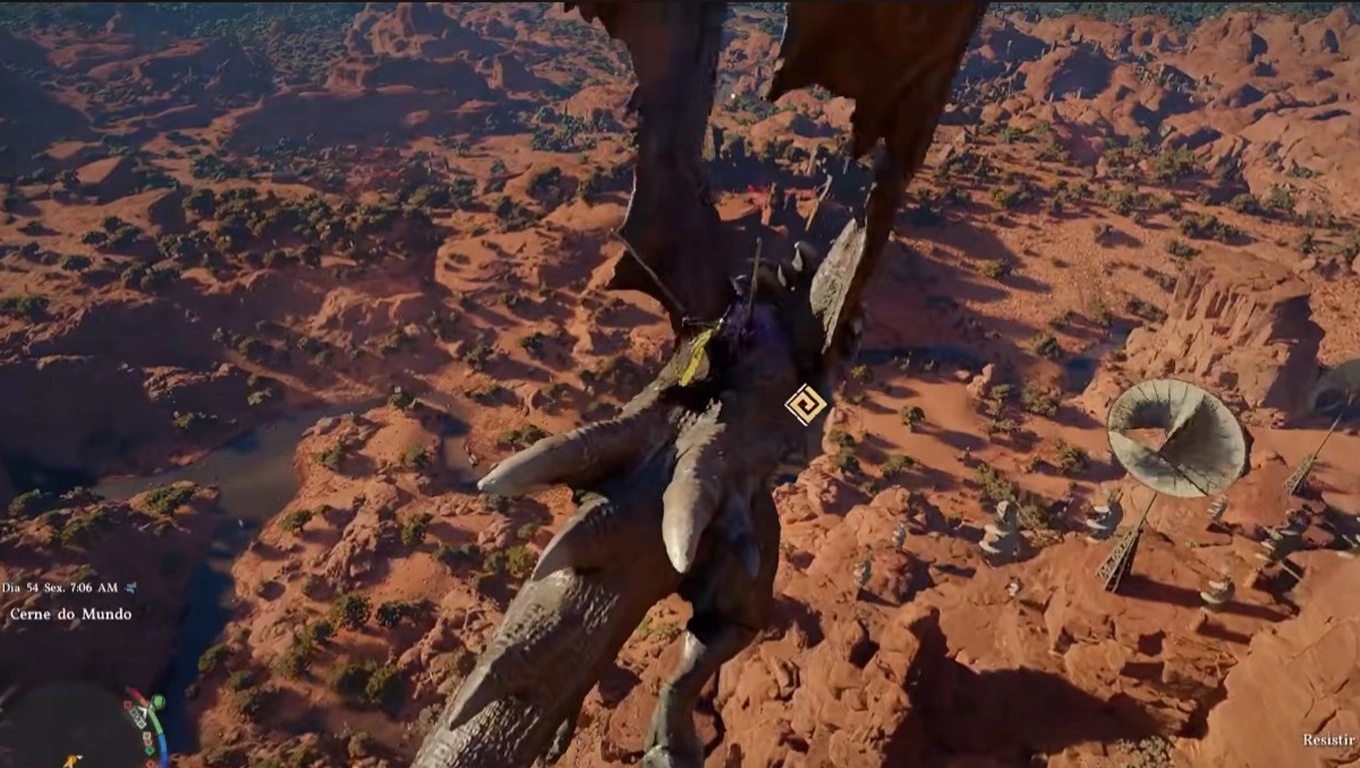The width and height of the screenshot is (1360, 768).
Task: Select the wind direction icon beside the clock
Action: coord(129,589)
